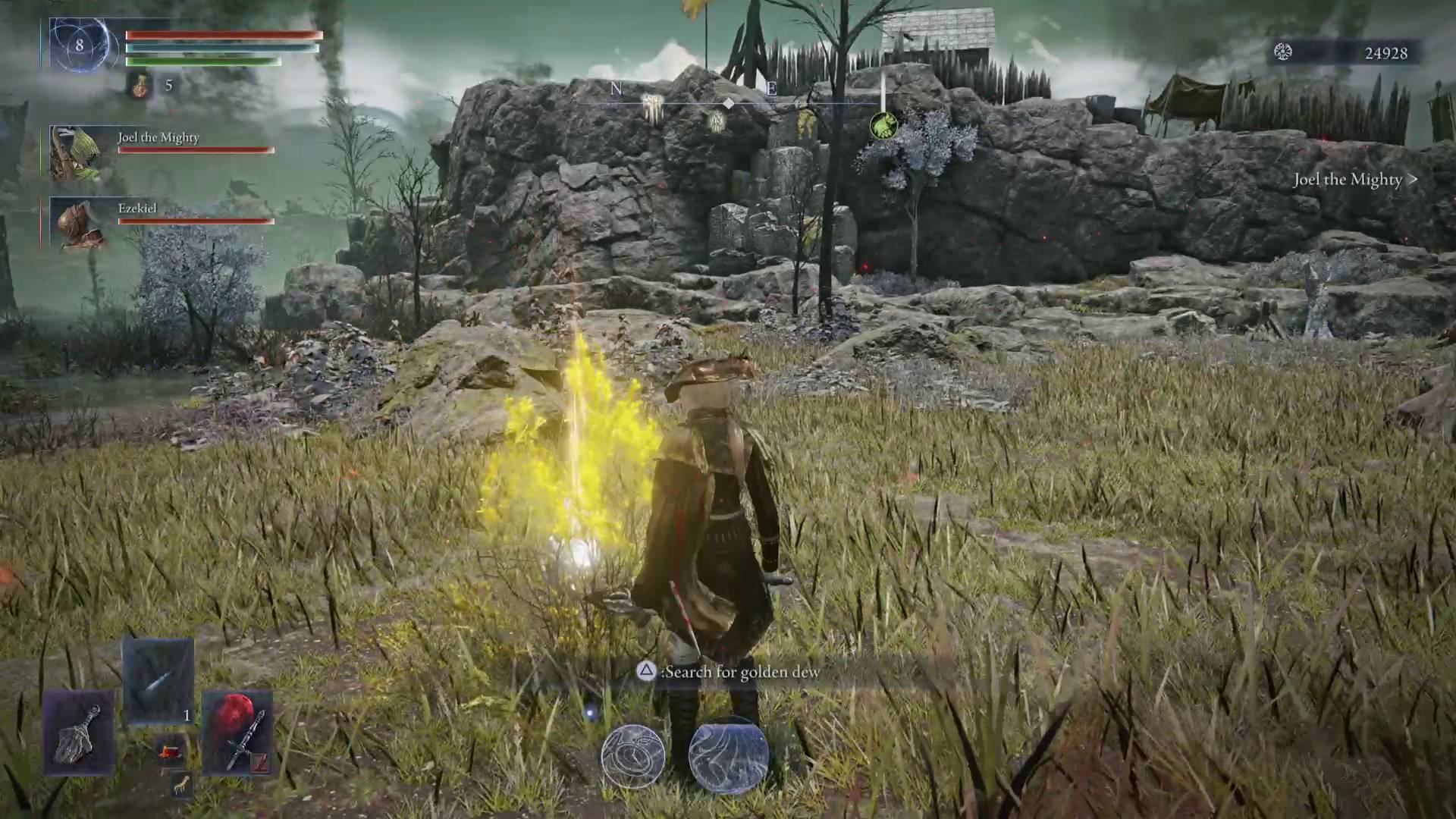Activate the right circular ultimate art
1456x819 pixels.
tap(728, 756)
